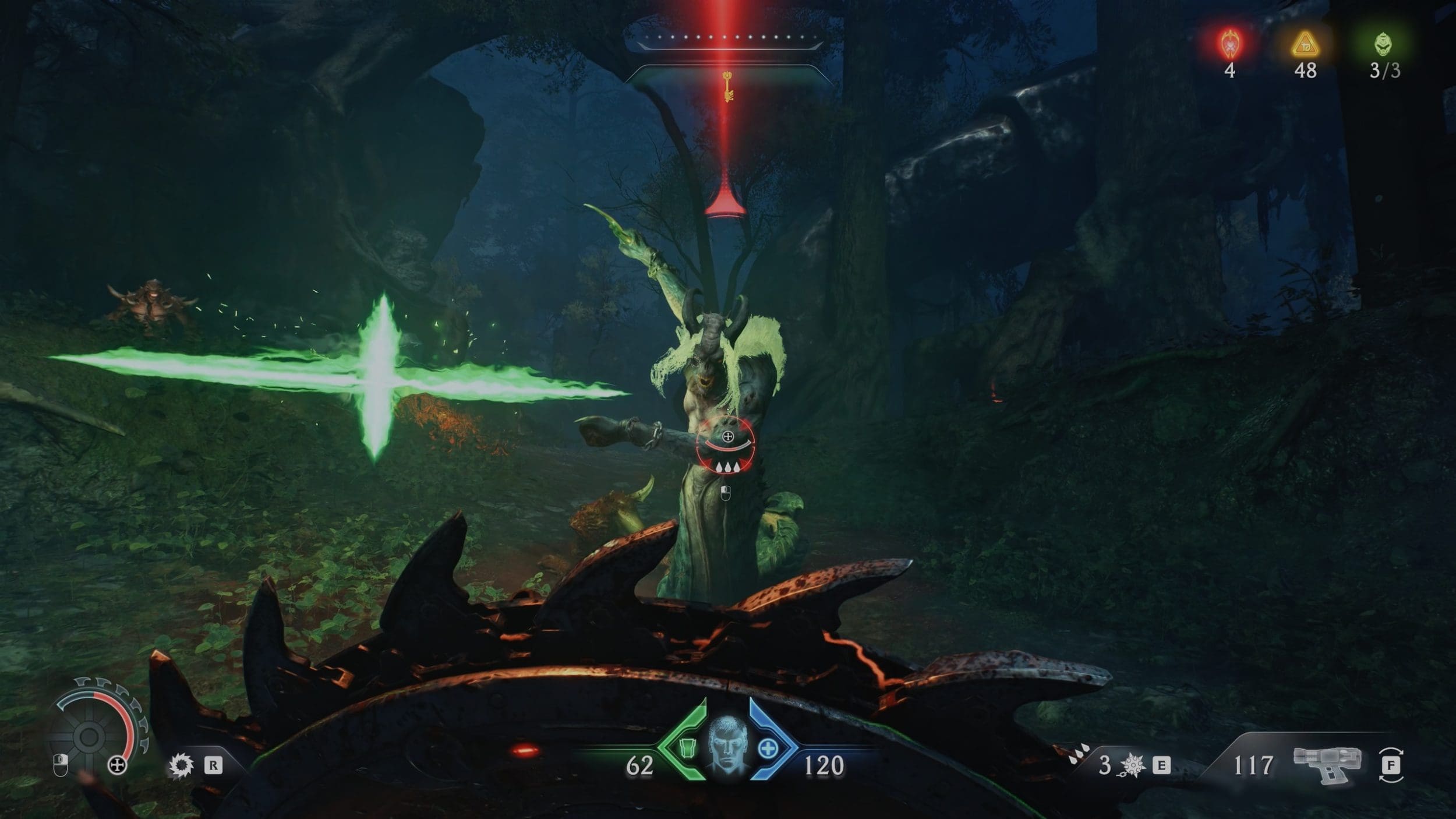The height and width of the screenshot is (819, 1456).
Task: Select the gold triangle currency icon
Action: pos(1305,44)
